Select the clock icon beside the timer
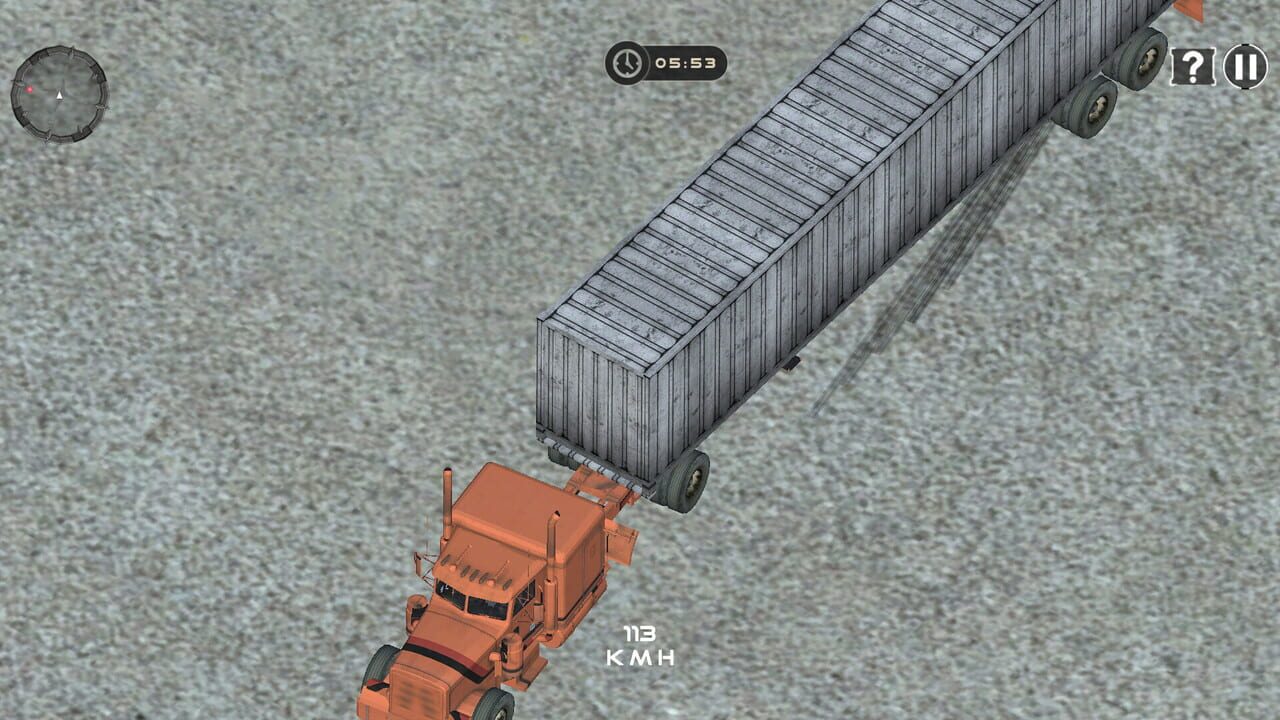The height and width of the screenshot is (720, 1280). click(625, 61)
